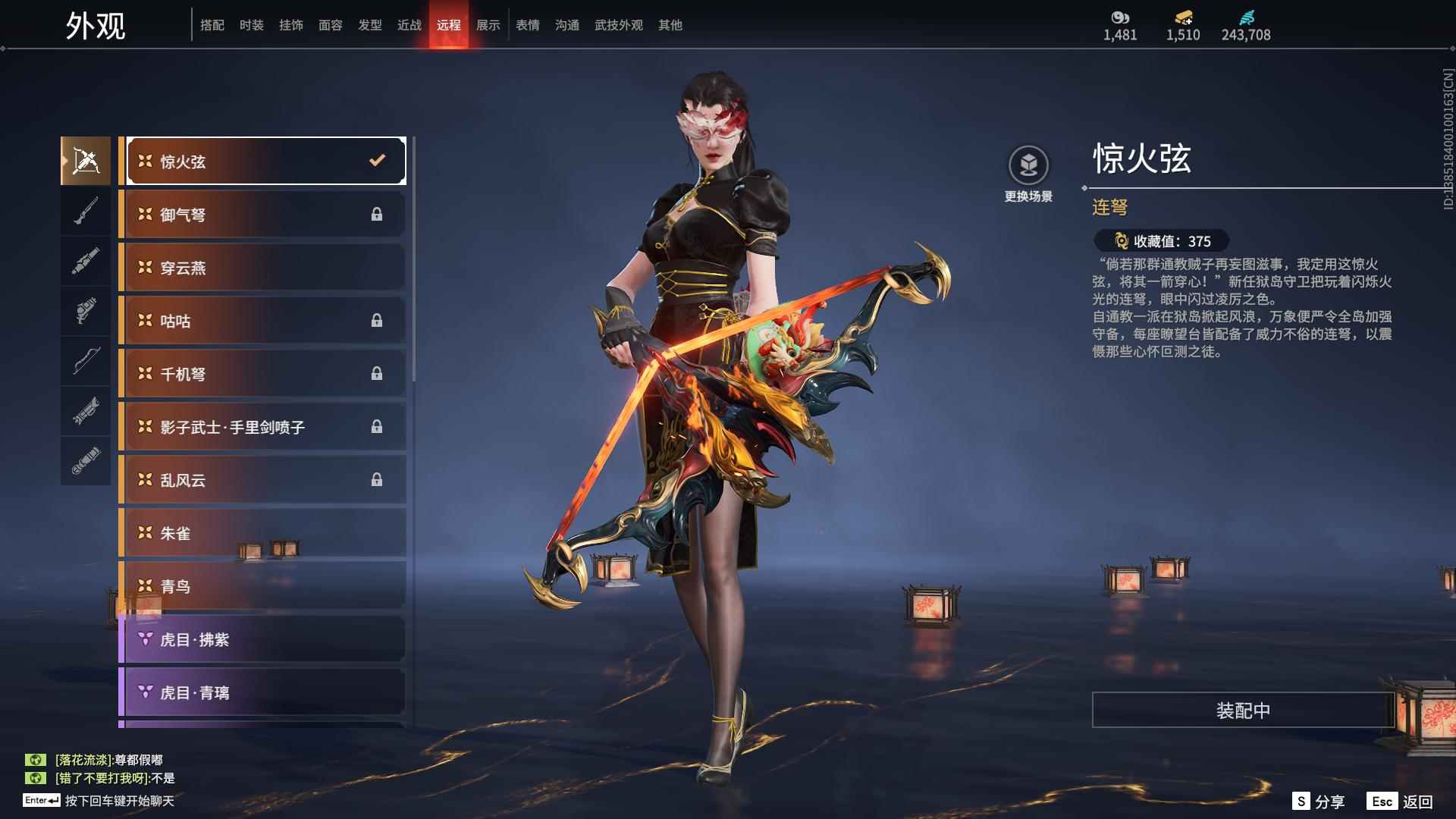1456x819 pixels.
Task: Select the crossbow weapon category icon
Action: tap(86, 160)
